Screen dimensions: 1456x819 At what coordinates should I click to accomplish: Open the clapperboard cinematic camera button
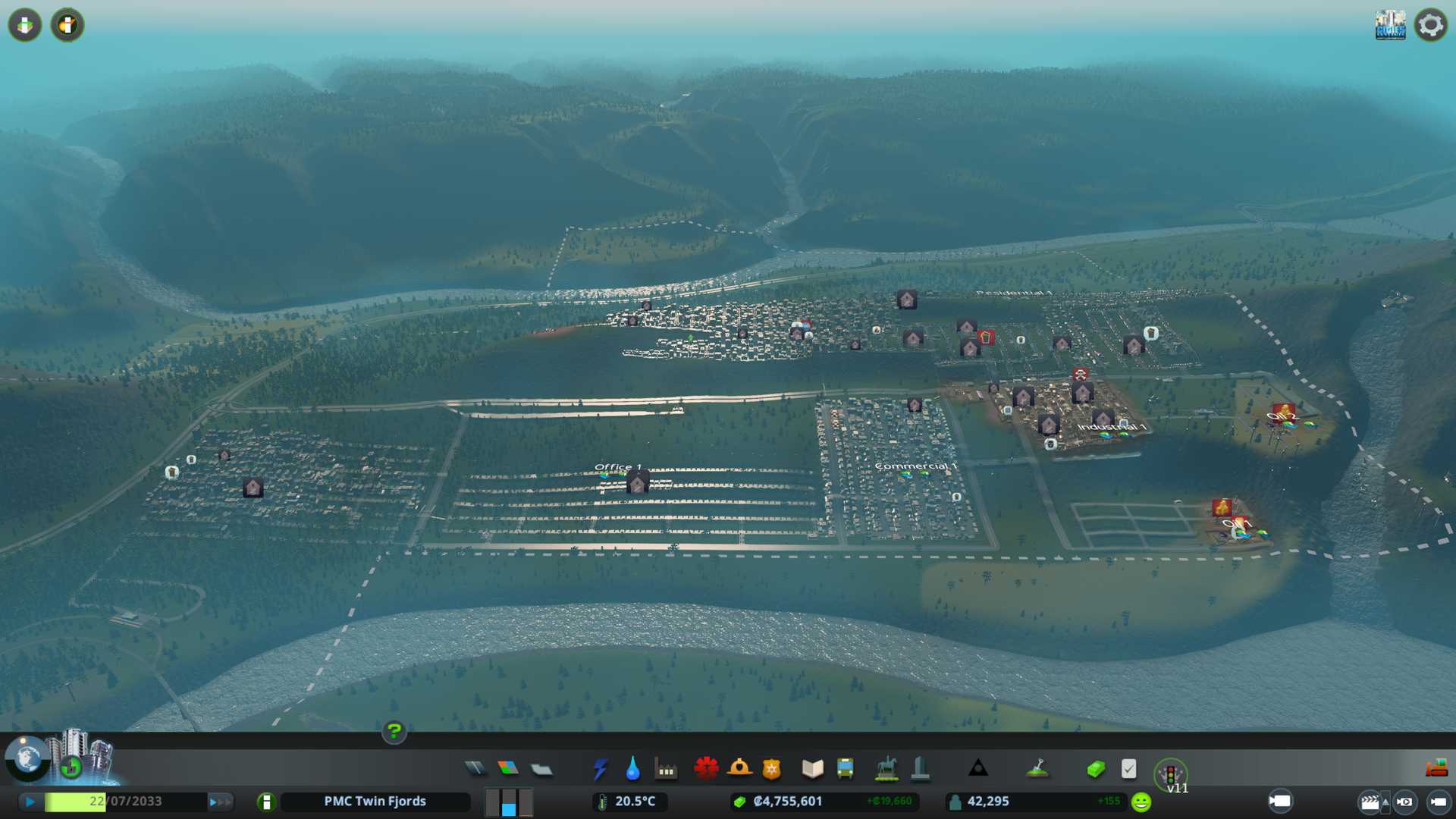point(1370,802)
